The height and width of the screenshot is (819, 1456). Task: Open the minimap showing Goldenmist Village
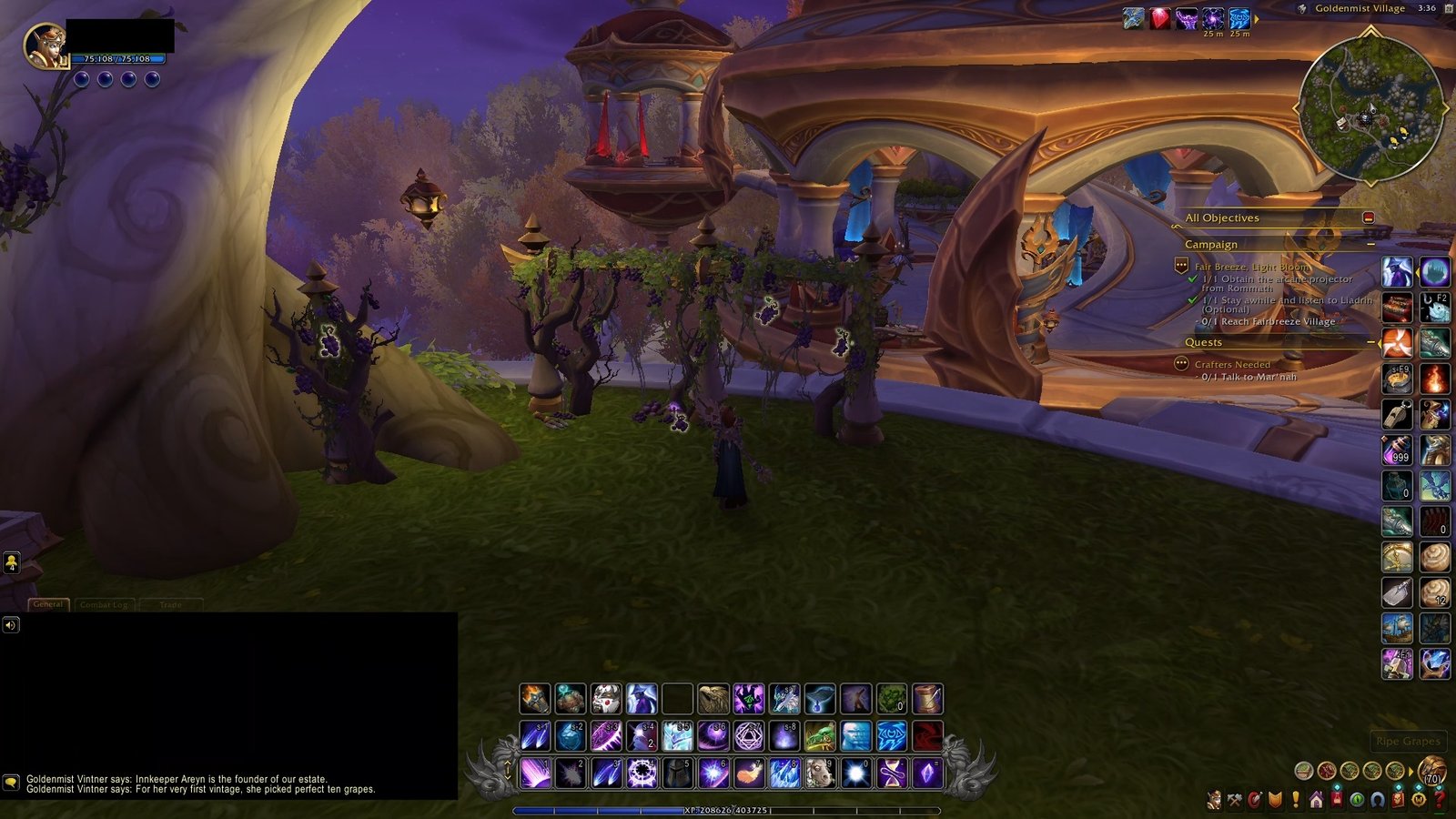[1370, 106]
